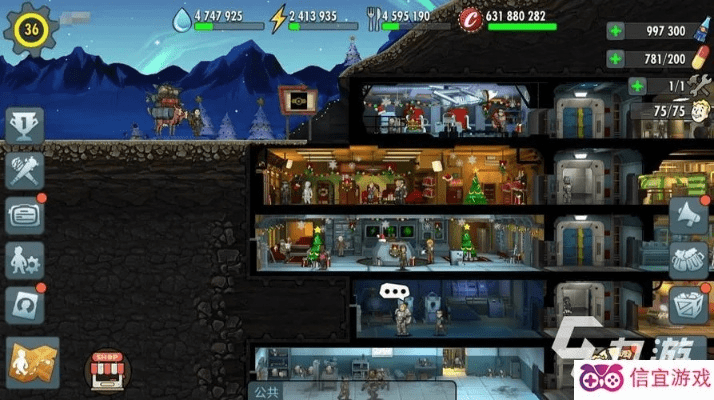
Task: Open the wasteland map button
Action: [33, 361]
